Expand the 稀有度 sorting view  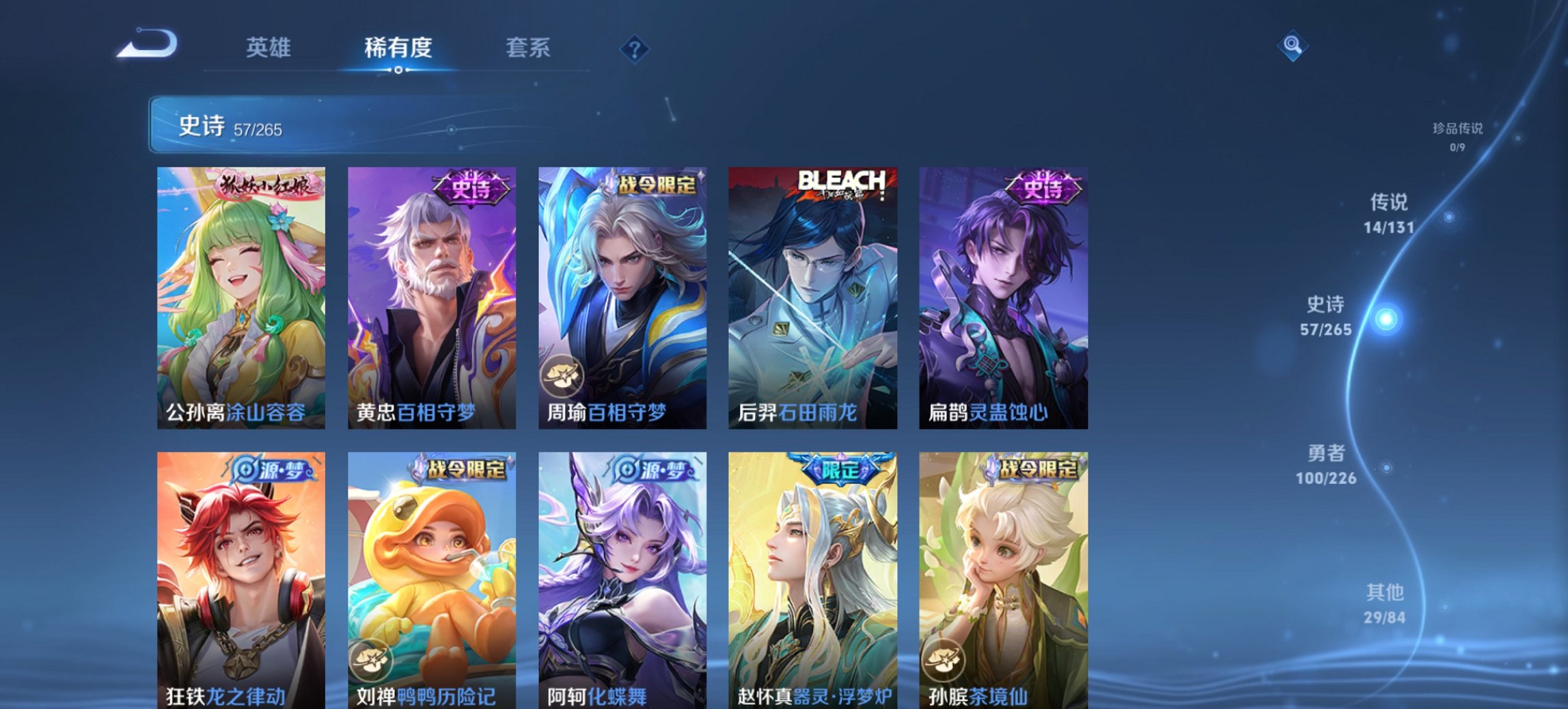[x=399, y=48]
